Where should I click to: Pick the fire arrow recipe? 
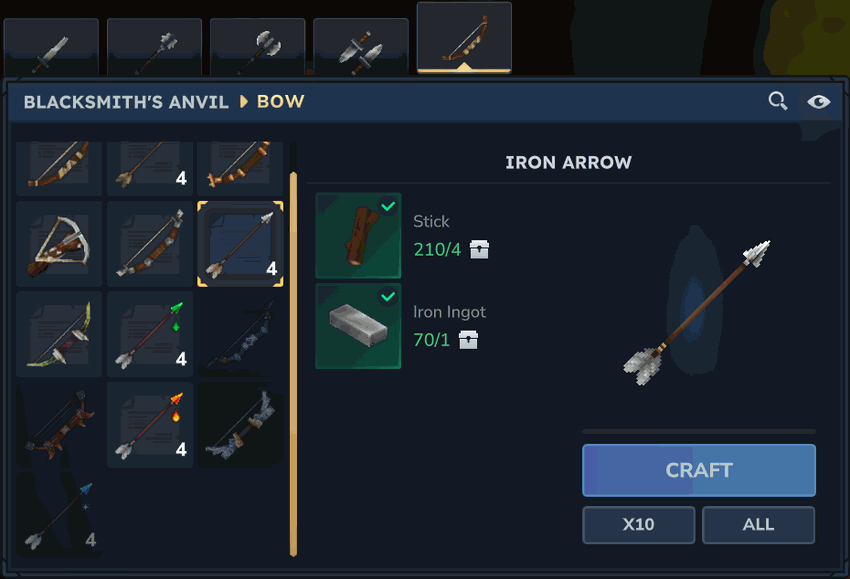coord(150,424)
